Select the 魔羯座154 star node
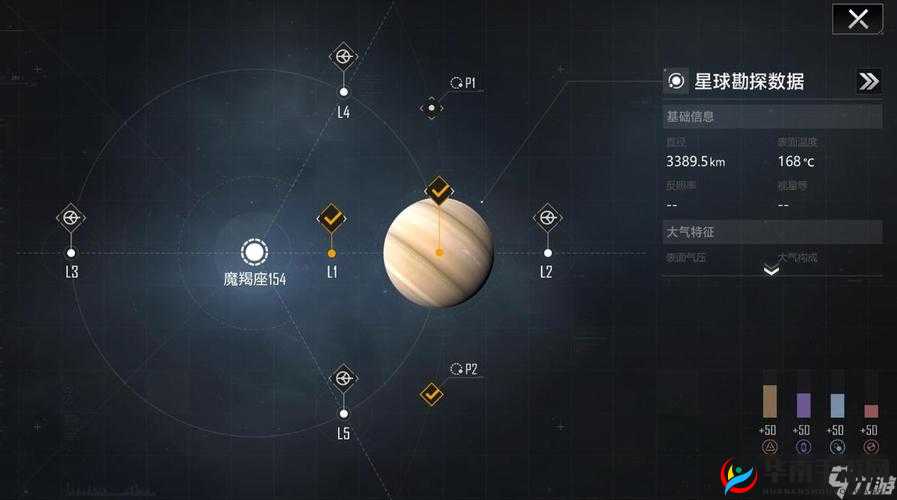Viewport: 897px width, 500px height. click(x=254, y=252)
